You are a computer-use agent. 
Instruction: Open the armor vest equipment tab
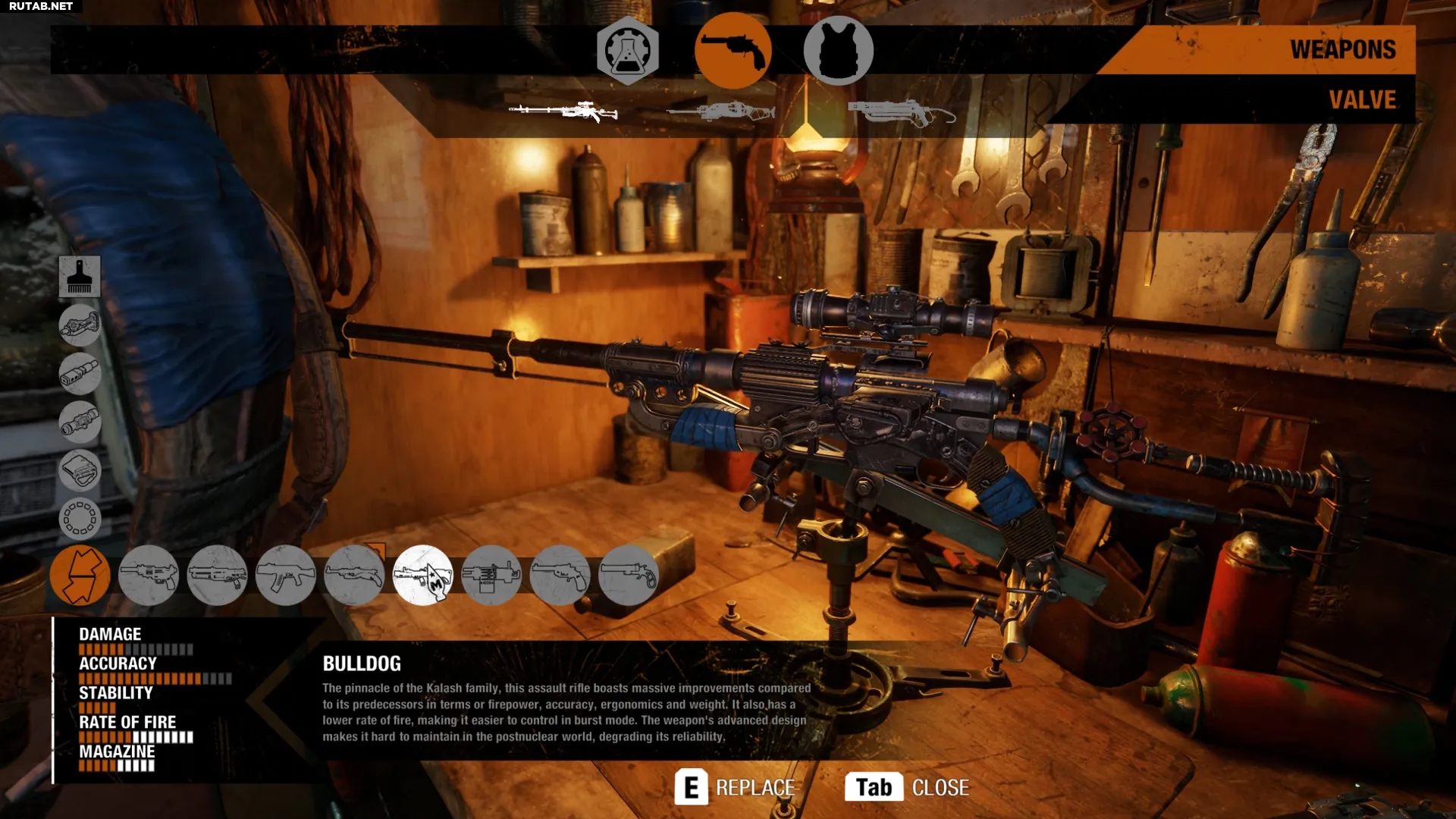(x=839, y=50)
